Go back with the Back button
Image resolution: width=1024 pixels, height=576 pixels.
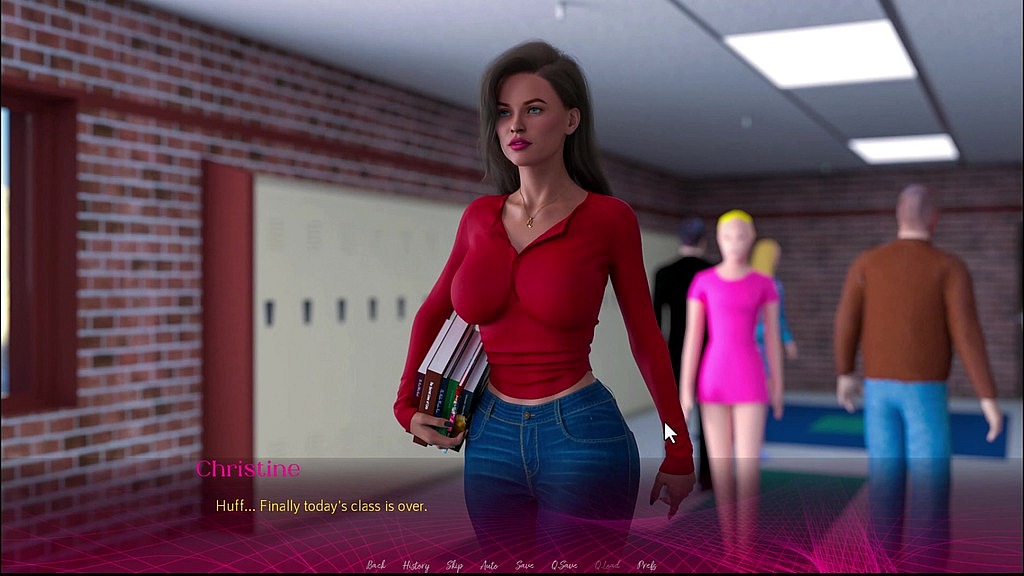[x=376, y=565]
